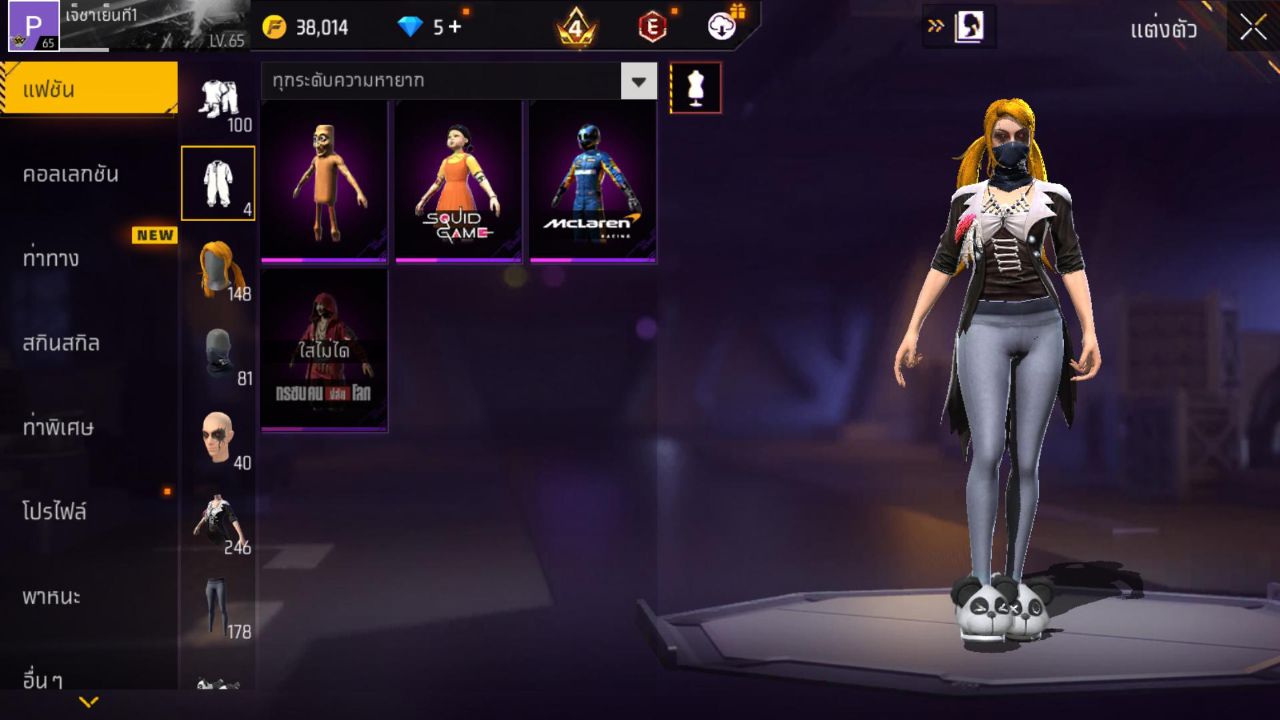1280x720 pixels.
Task: Select the mask category icon showing 81 items
Action: pyautogui.click(x=218, y=352)
